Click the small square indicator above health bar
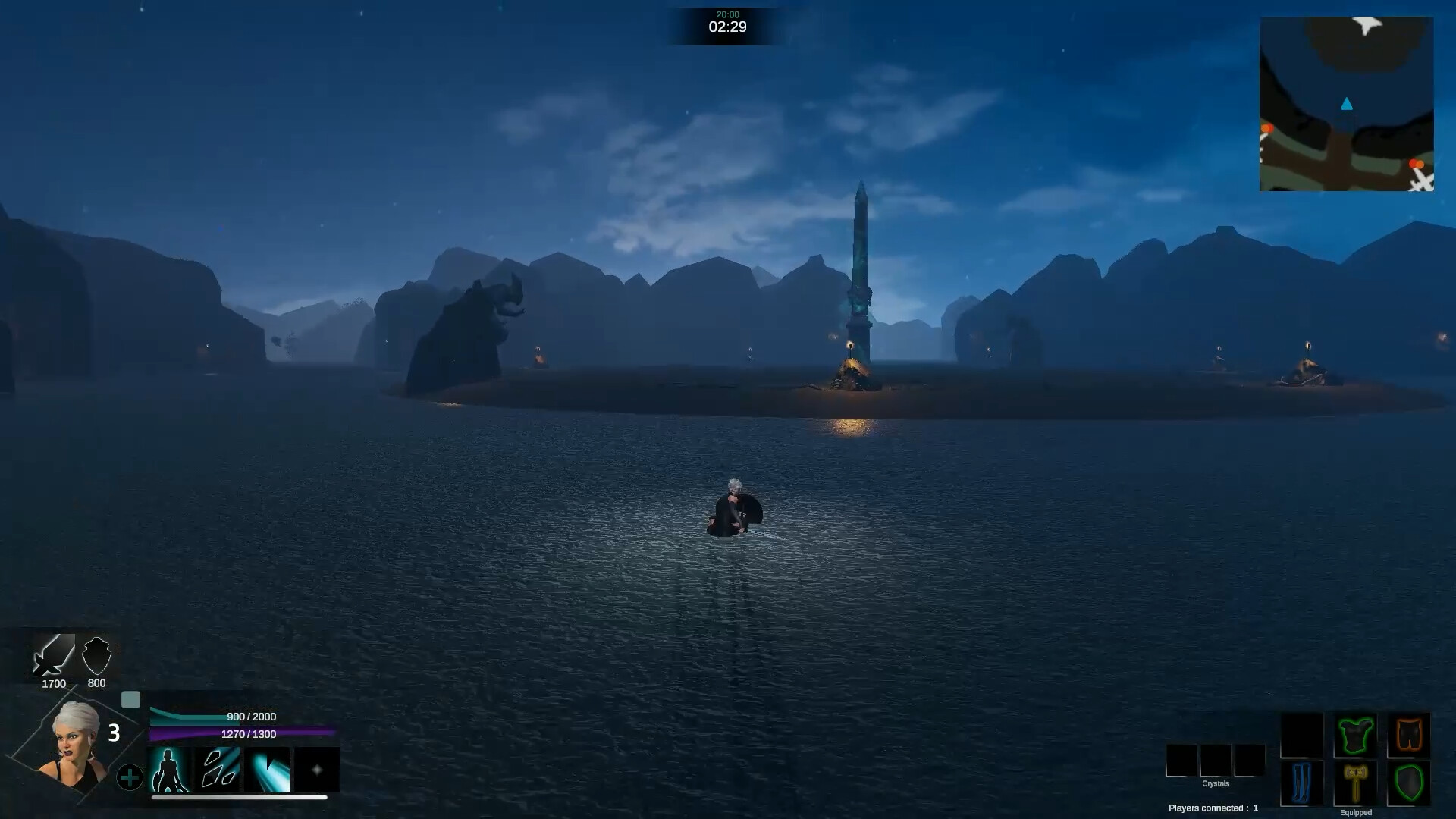 (x=133, y=700)
